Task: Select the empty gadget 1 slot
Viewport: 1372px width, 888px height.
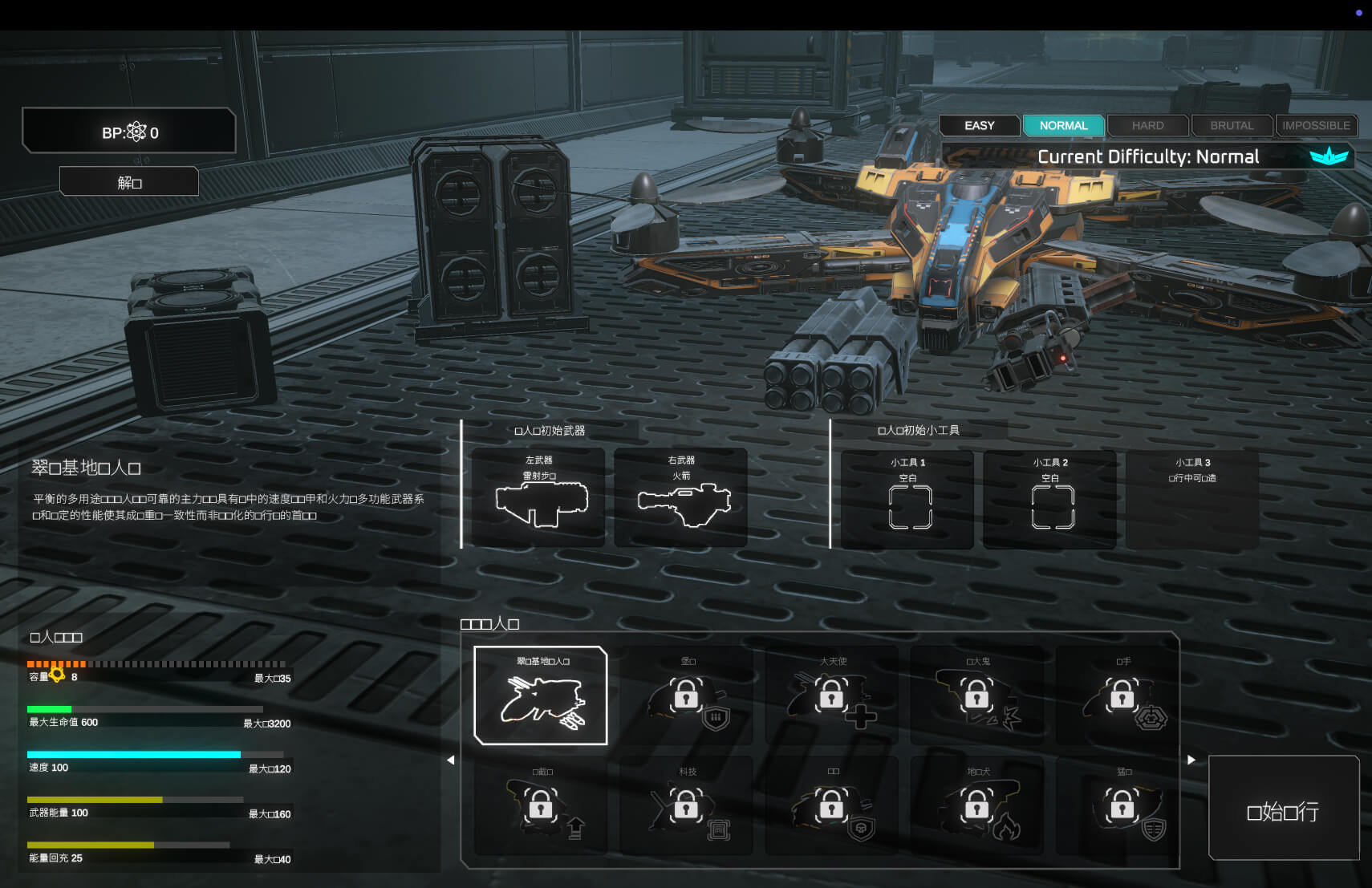Action: [907, 501]
